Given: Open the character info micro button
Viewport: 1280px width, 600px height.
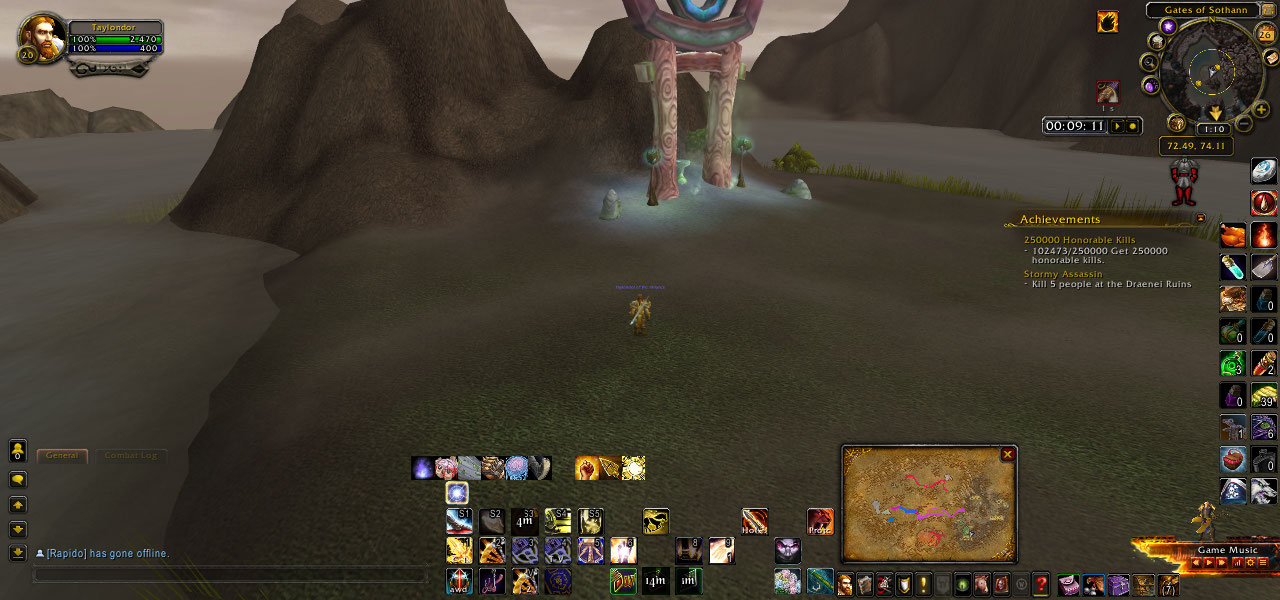Looking at the screenshot, I should click(845, 584).
